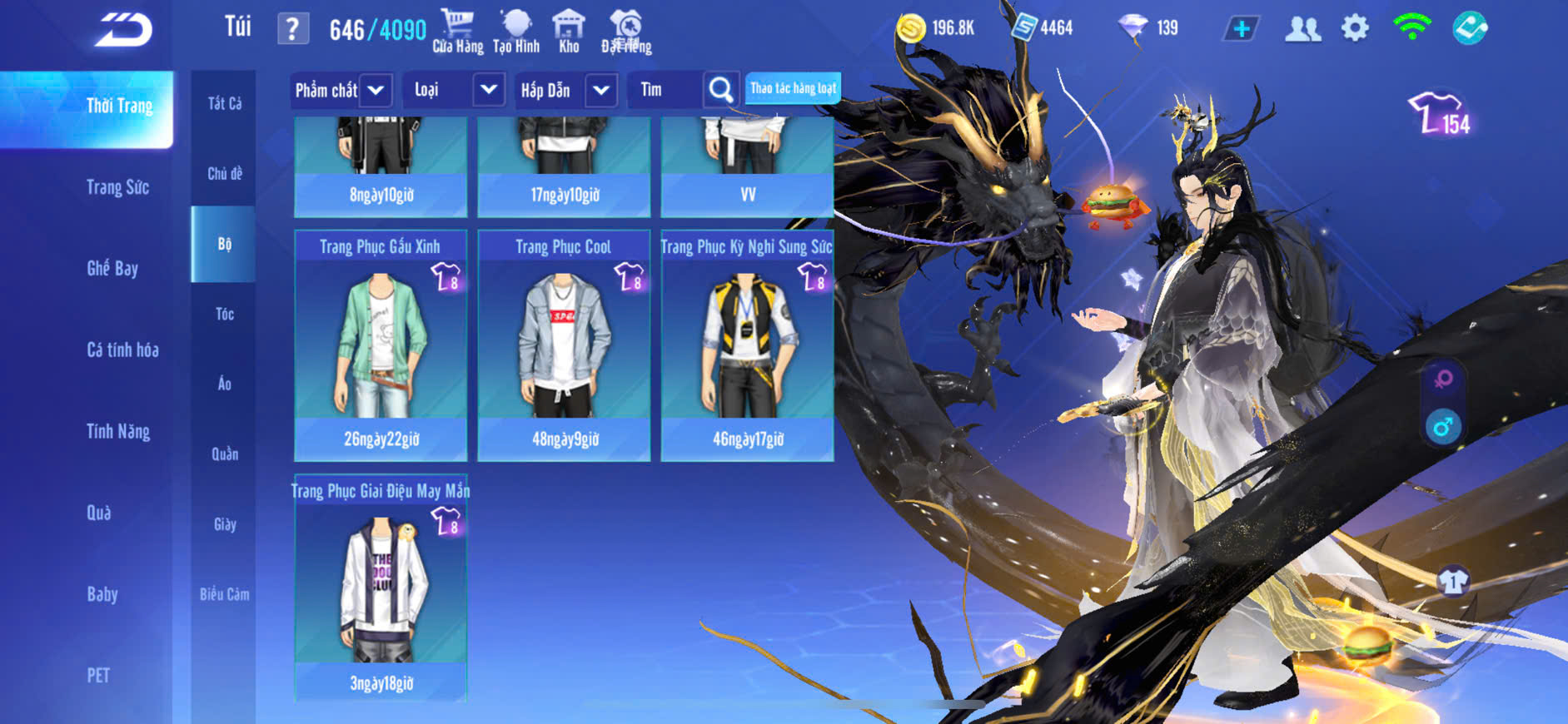Select the Tóc hair category
Image resolution: width=1568 pixels, height=724 pixels.
click(x=224, y=314)
